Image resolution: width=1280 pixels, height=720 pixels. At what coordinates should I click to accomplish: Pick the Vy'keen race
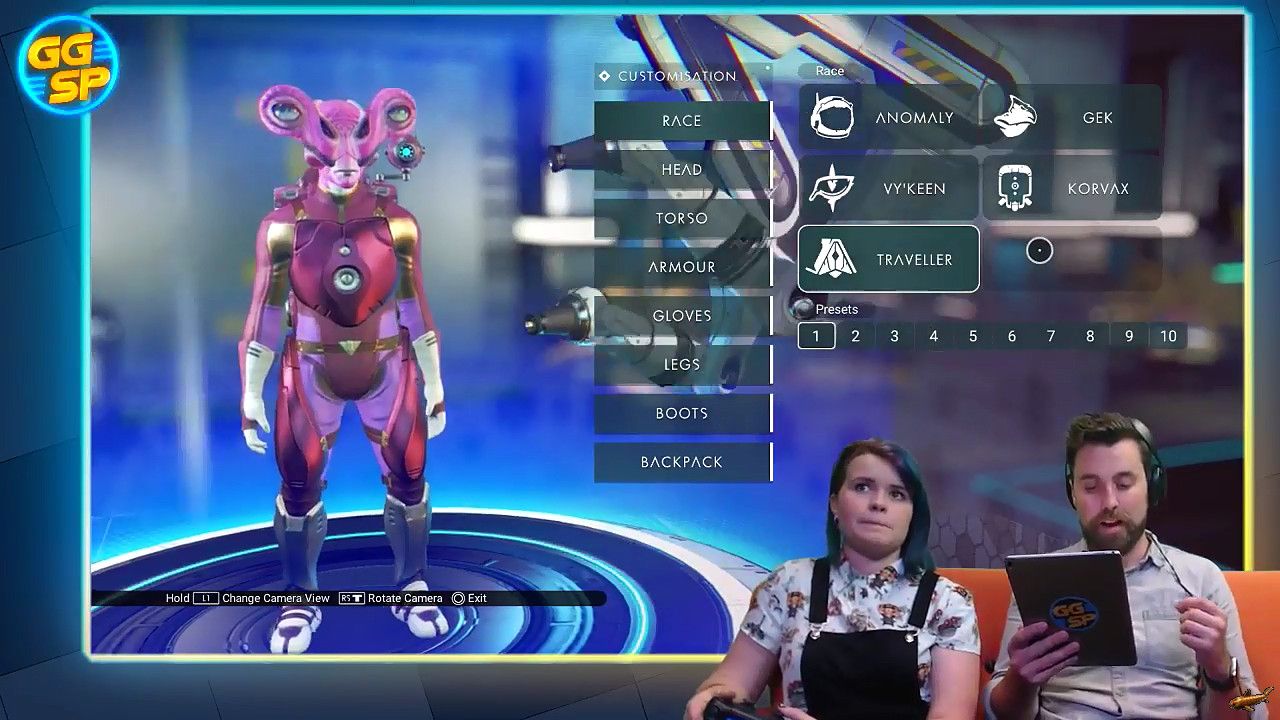click(x=888, y=189)
